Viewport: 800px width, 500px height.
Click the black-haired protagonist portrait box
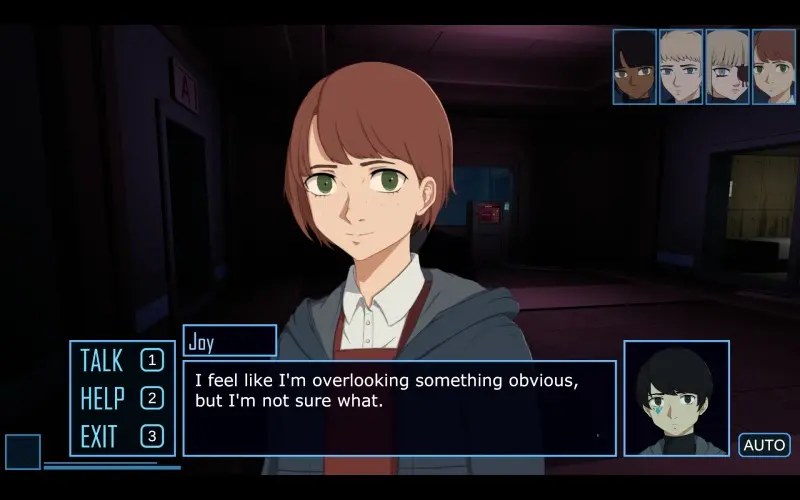(676, 398)
